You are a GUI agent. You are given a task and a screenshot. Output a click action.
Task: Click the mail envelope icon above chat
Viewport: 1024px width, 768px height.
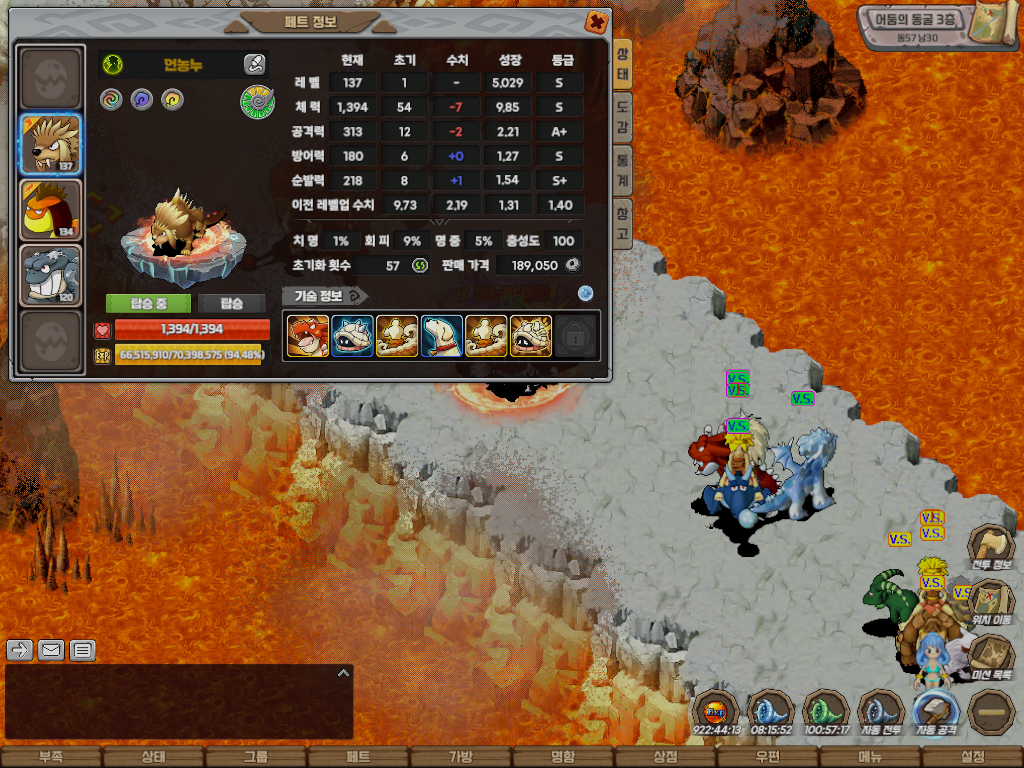51,651
